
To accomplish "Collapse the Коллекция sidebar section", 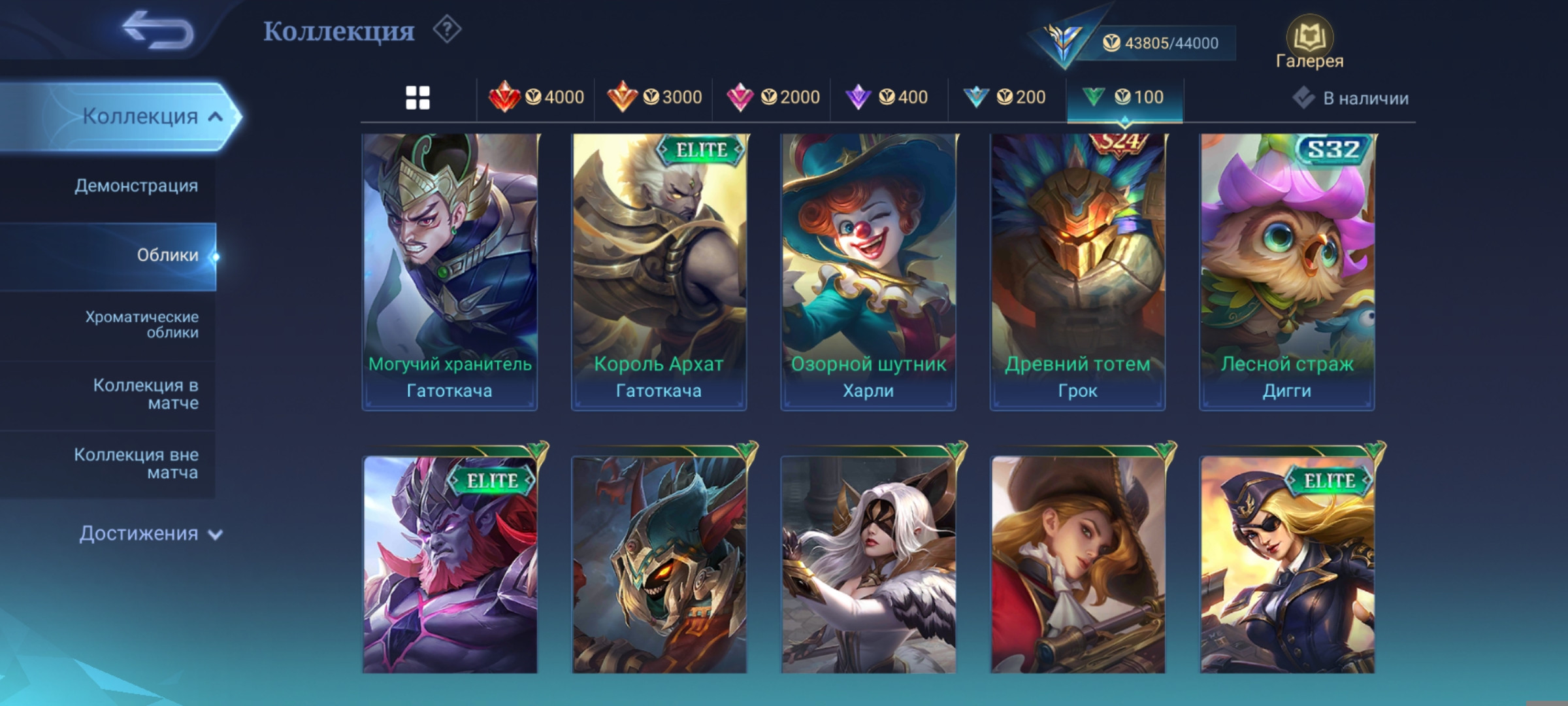I will [150, 116].
